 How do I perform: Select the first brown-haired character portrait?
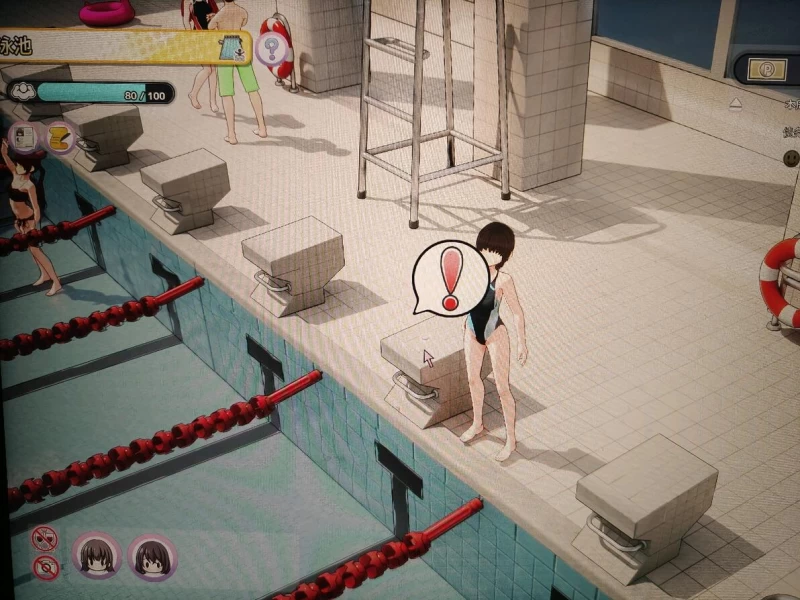click(x=97, y=556)
